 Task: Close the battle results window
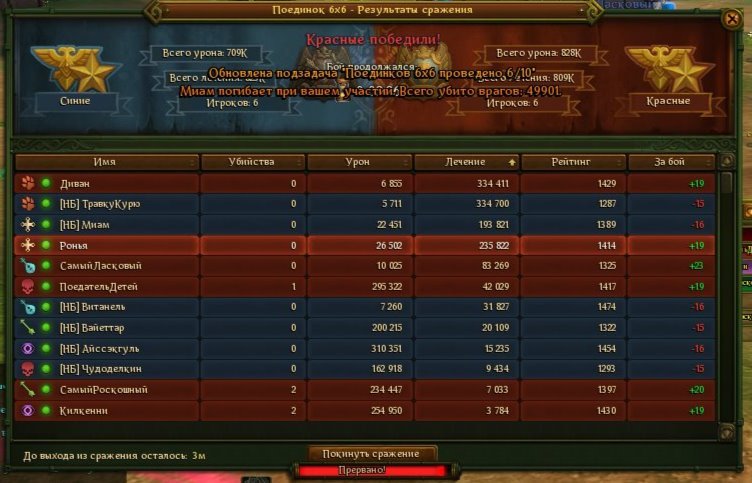point(732,19)
